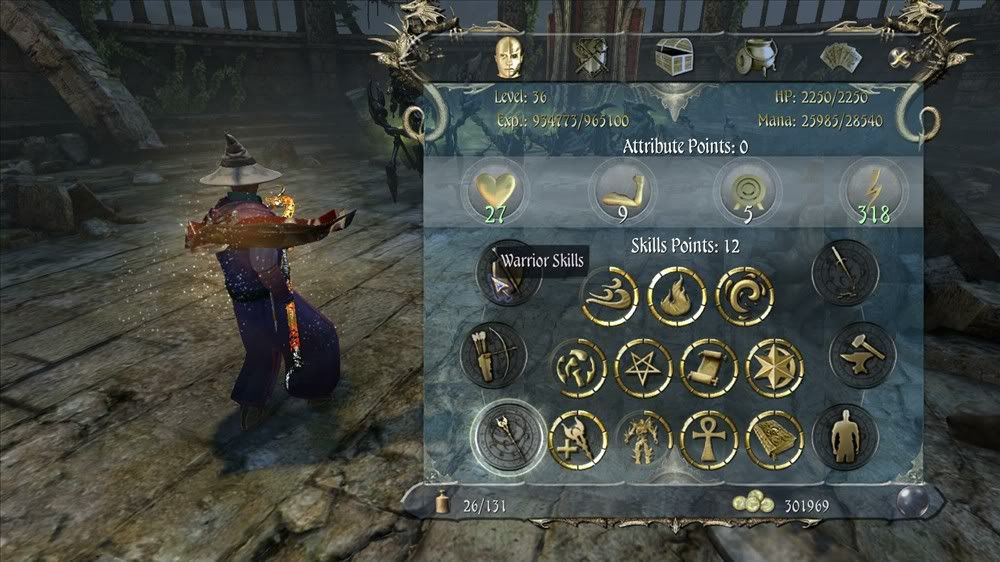Select the scroll magic skill

tap(709, 368)
